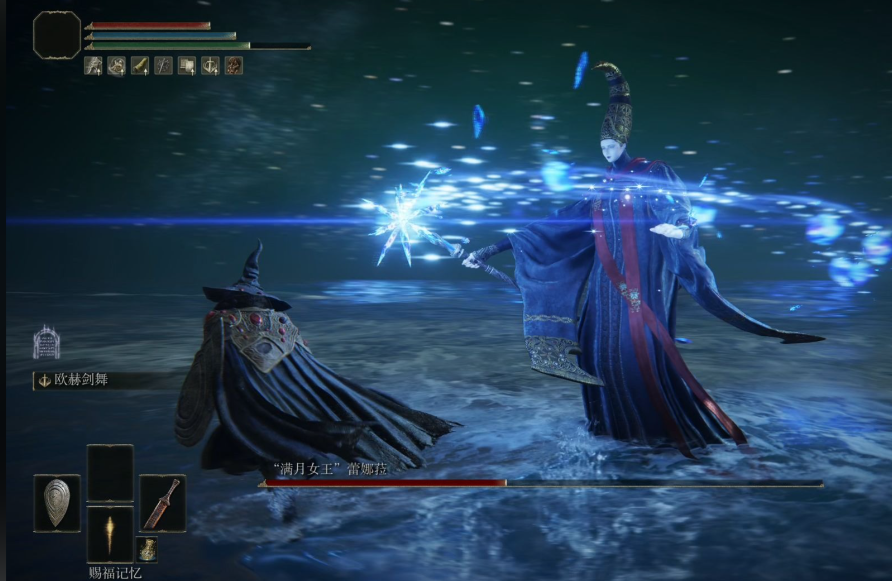Select the sword in right-hand slot
The width and height of the screenshot is (892, 581).
pyautogui.click(x=162, y=502)
